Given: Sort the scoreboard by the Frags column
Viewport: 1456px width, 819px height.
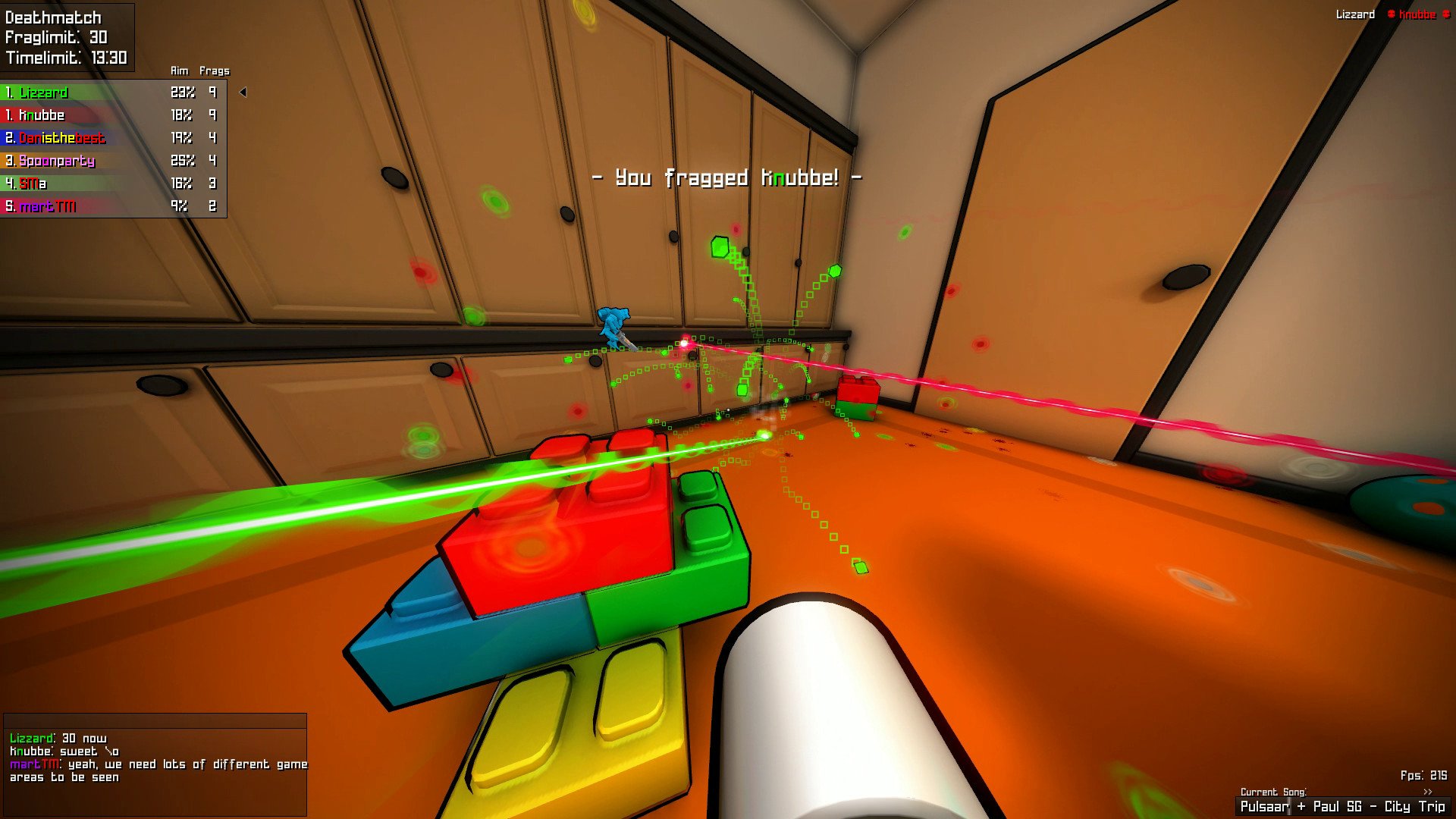Looking at the screenshot, I should click(x=213, y=71).
